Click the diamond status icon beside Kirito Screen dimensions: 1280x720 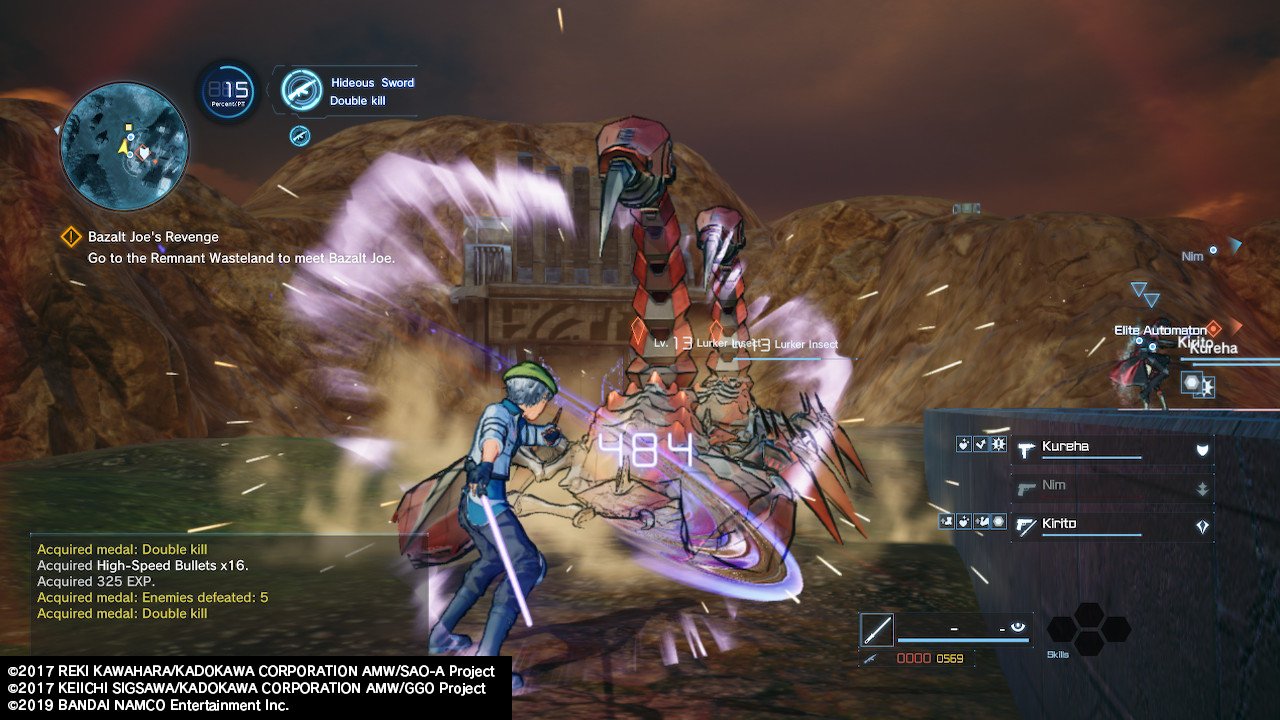1202,525
